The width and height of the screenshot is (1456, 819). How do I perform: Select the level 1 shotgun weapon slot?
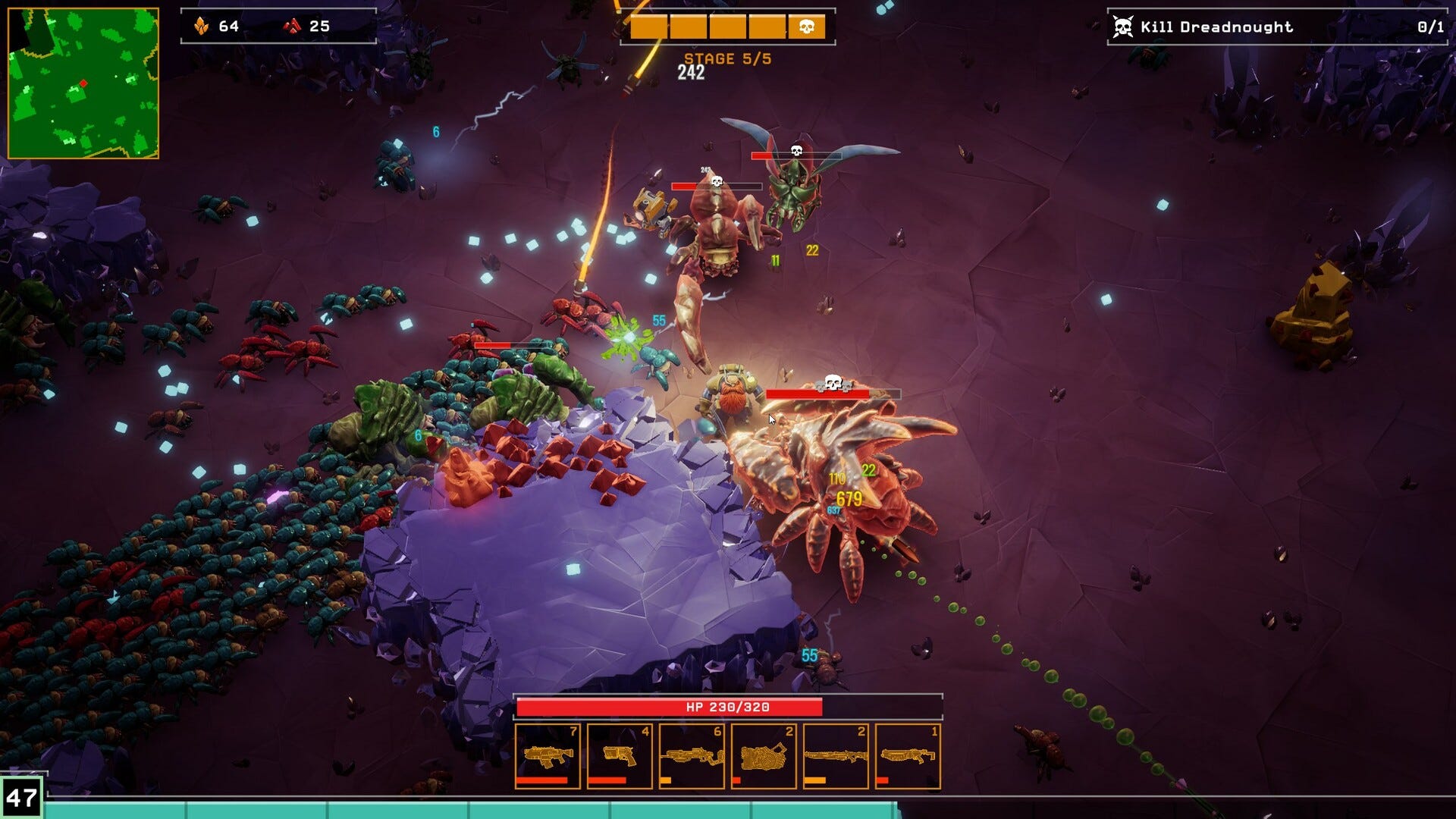908,758
